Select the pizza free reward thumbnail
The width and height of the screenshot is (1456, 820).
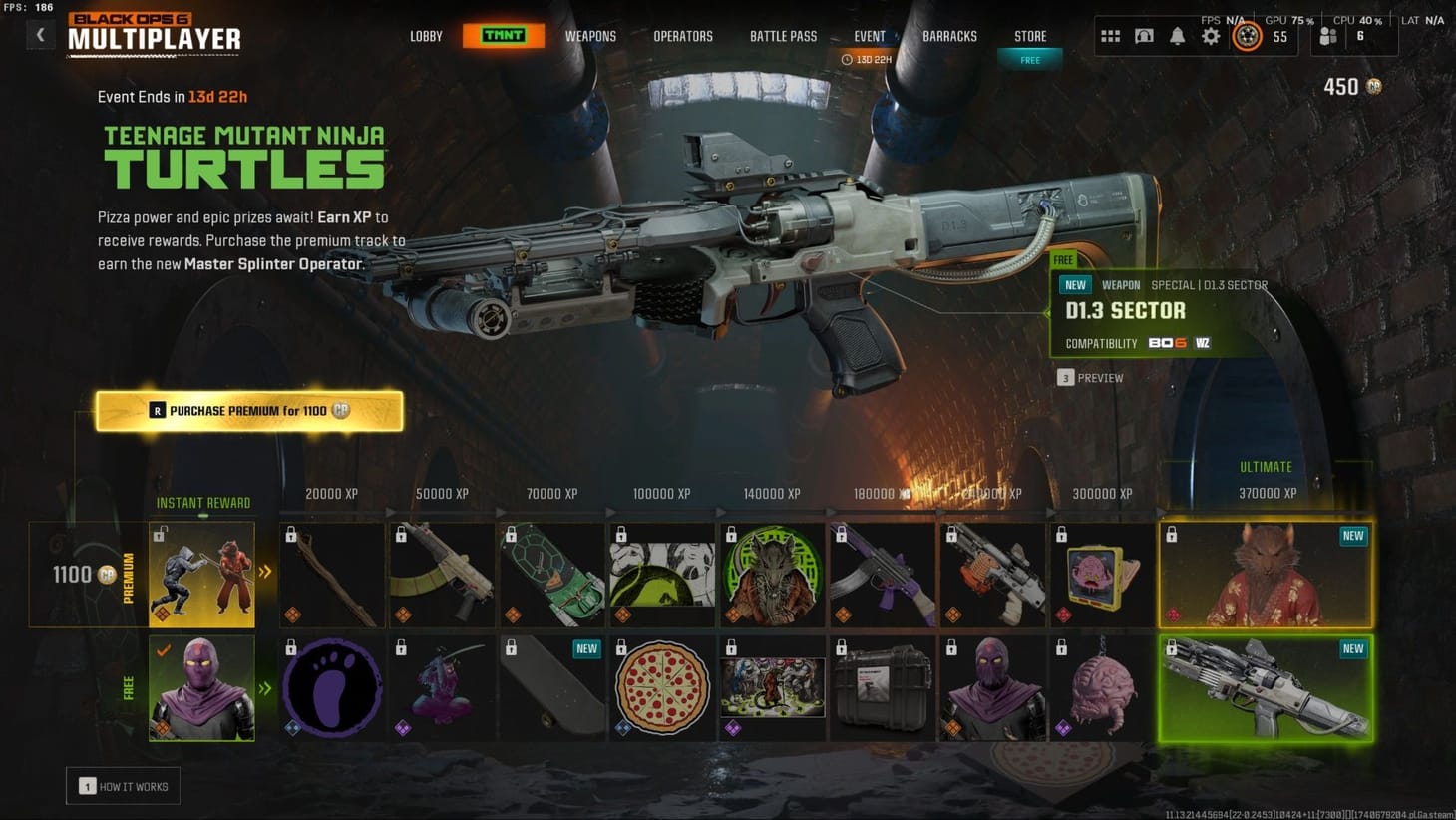click(x=662, y=686)
